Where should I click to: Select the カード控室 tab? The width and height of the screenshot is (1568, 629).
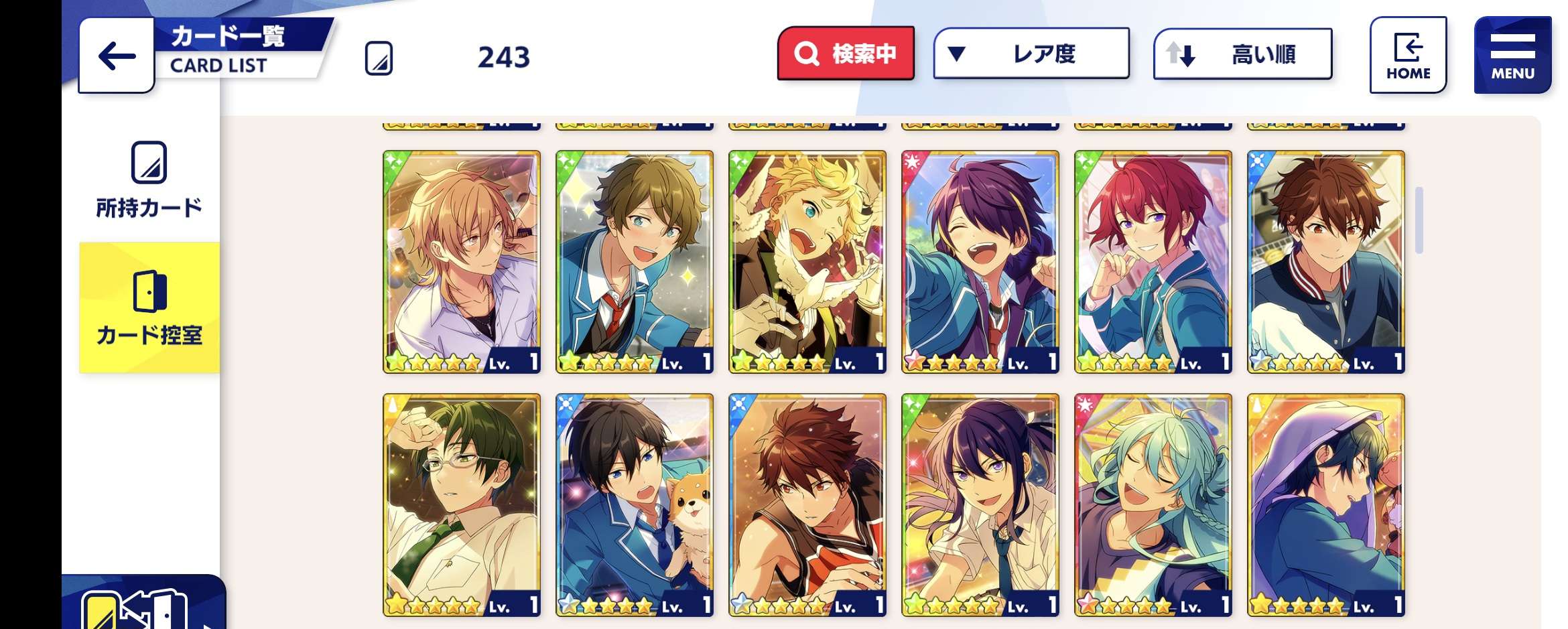pyautogui.click(x=149, y=307)
